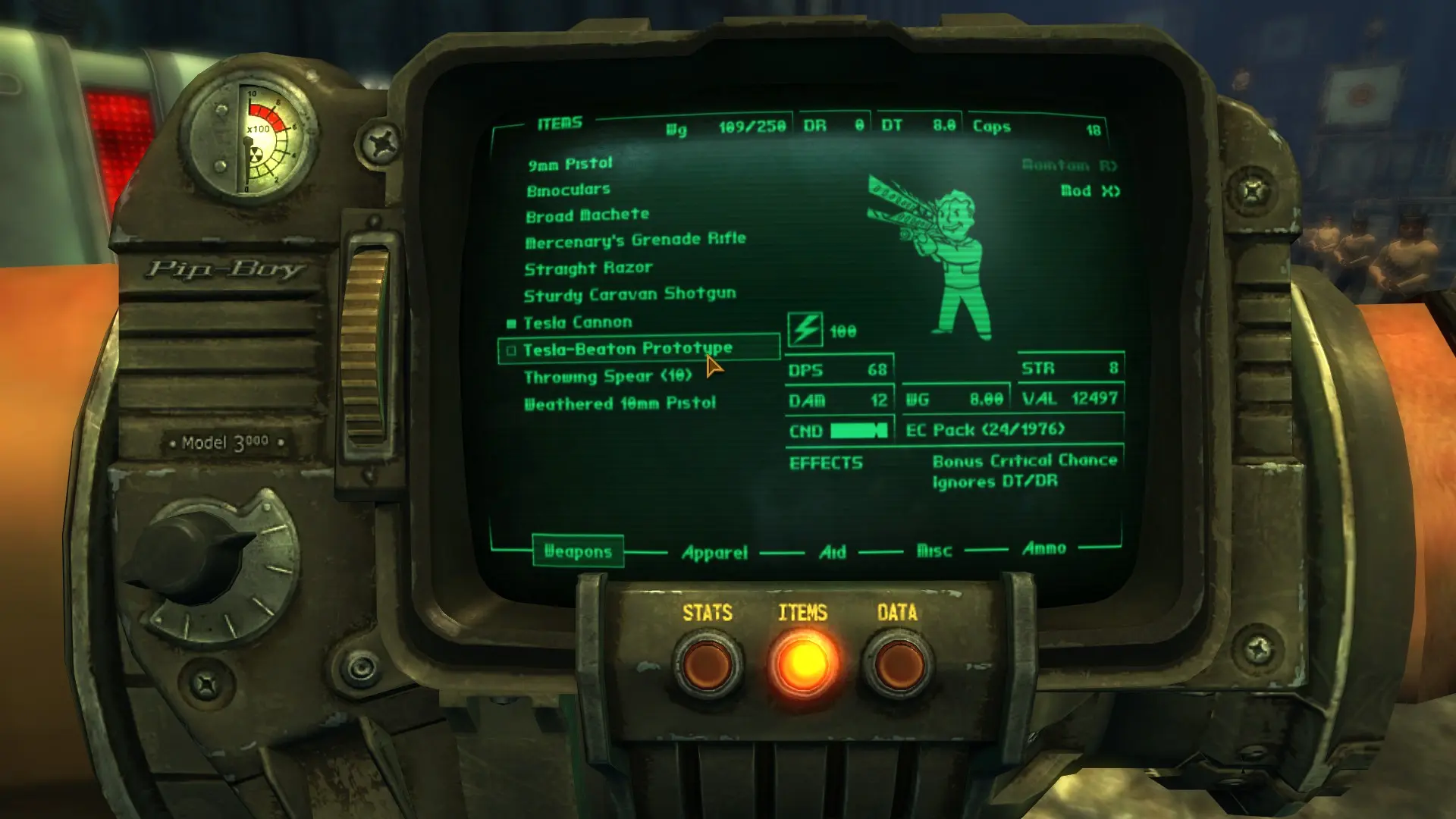Equip the Tesla Cannon entry

[x=577, y=322]
